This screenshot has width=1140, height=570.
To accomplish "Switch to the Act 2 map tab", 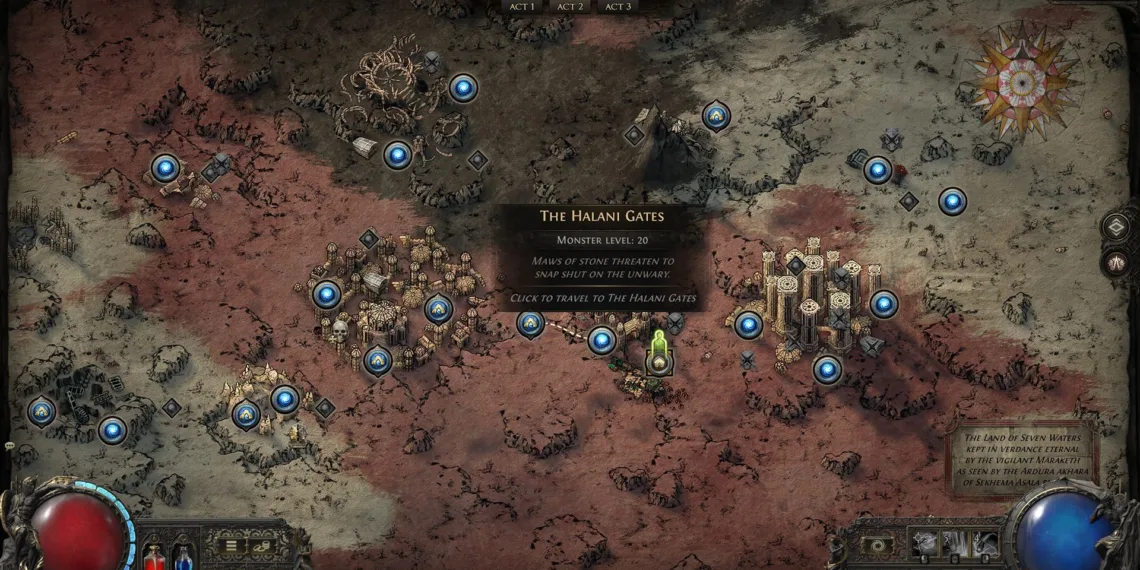I will point(570,6).
